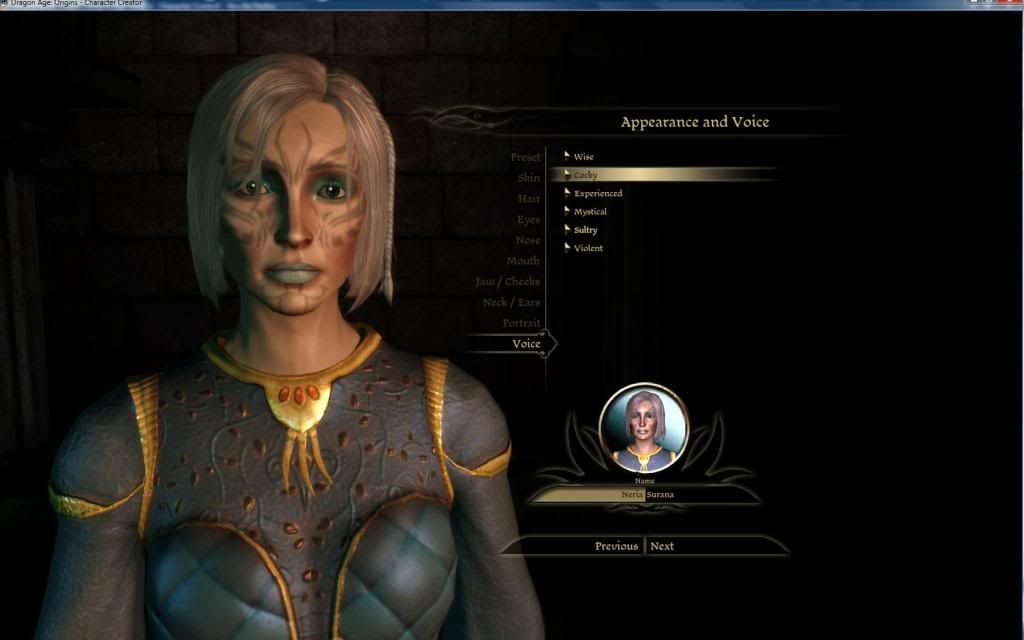Open the Skin appearance section
This screenshot has height=640, width=1024.
click(x=528, y=178)
